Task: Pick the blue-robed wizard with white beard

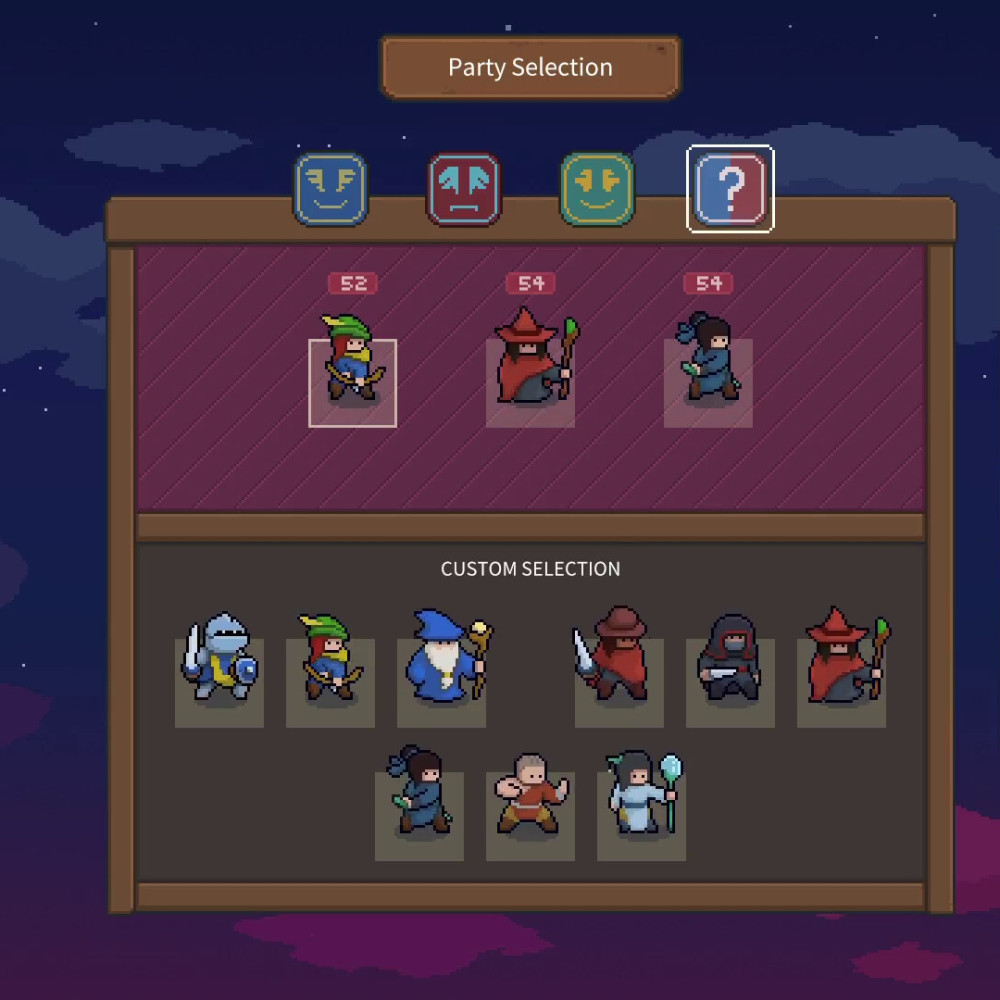Action: pyautogui.click(x=441, y=682)
